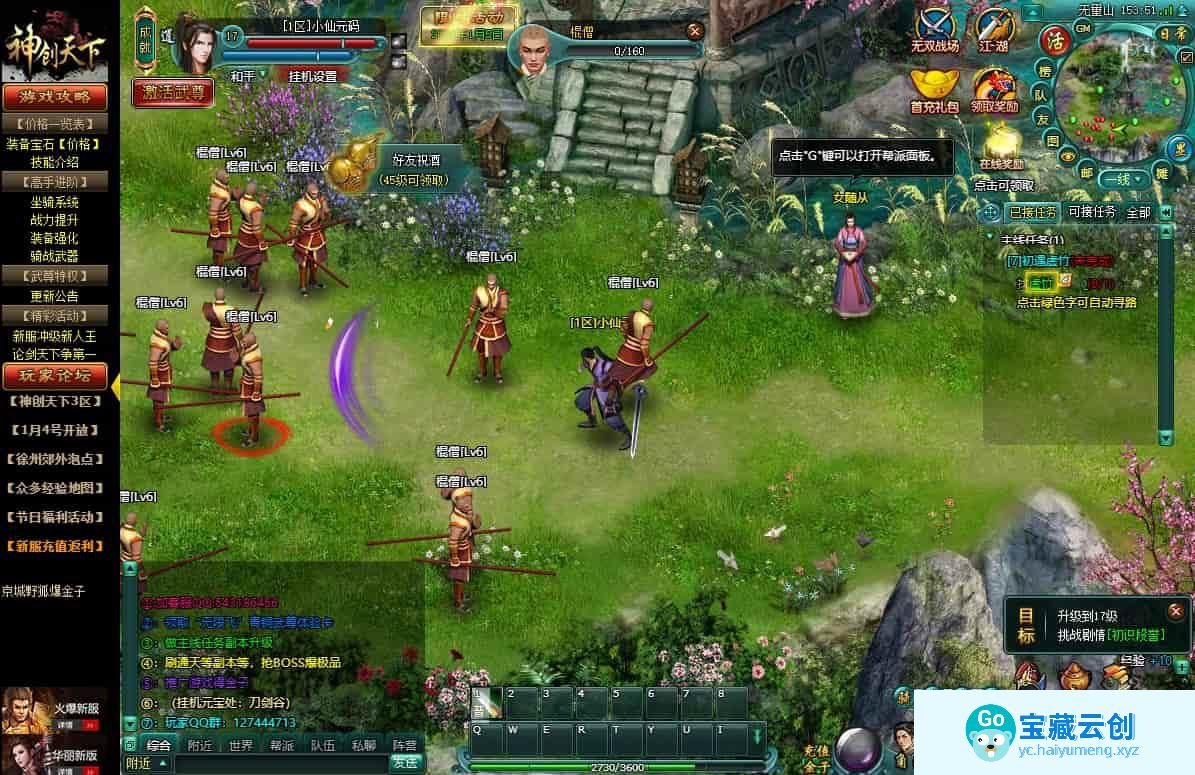
Task: Click the 激活武尊 activation button
Action: 172,93
